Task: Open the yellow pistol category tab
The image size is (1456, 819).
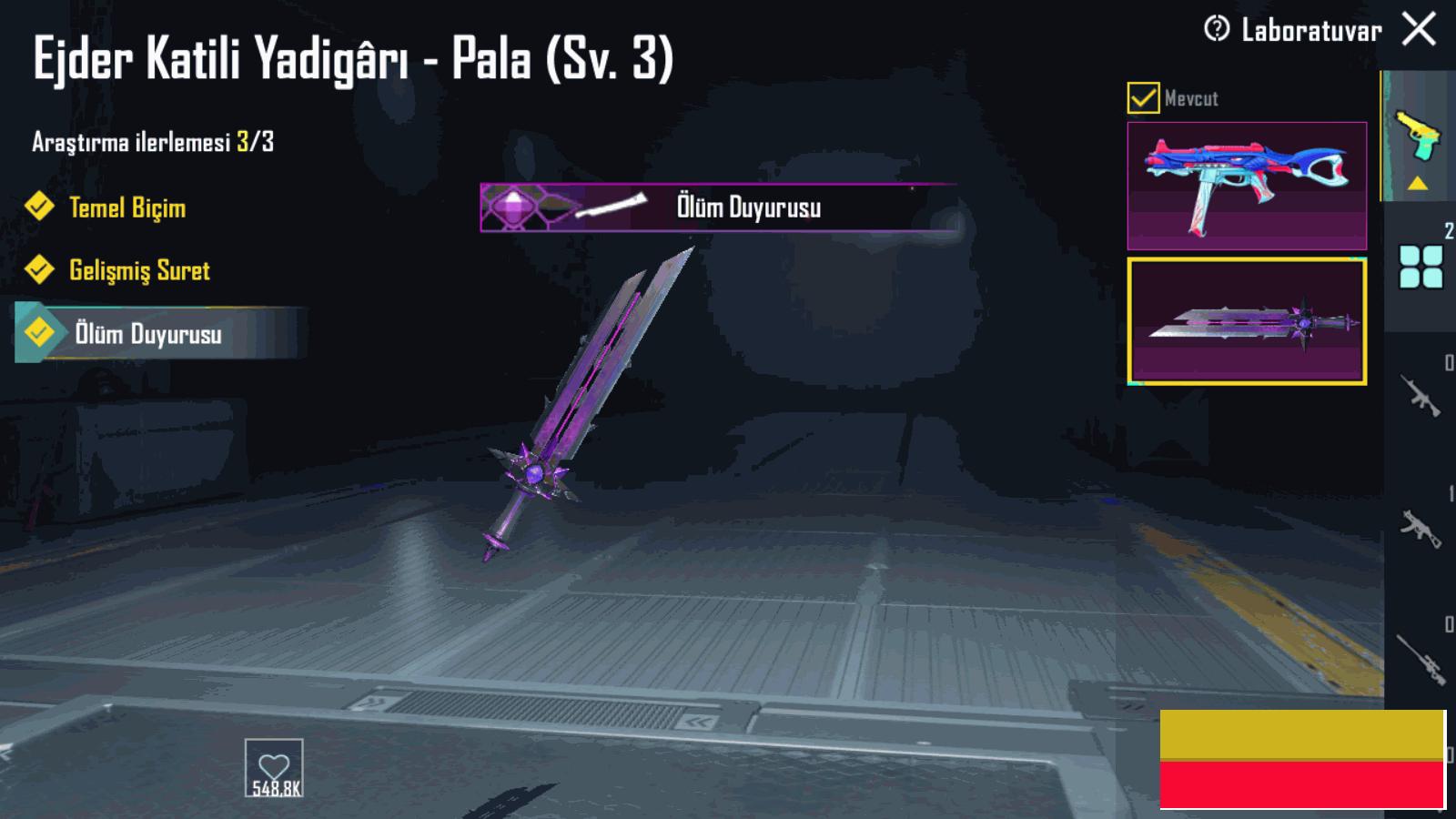Action: point(1418,136)
